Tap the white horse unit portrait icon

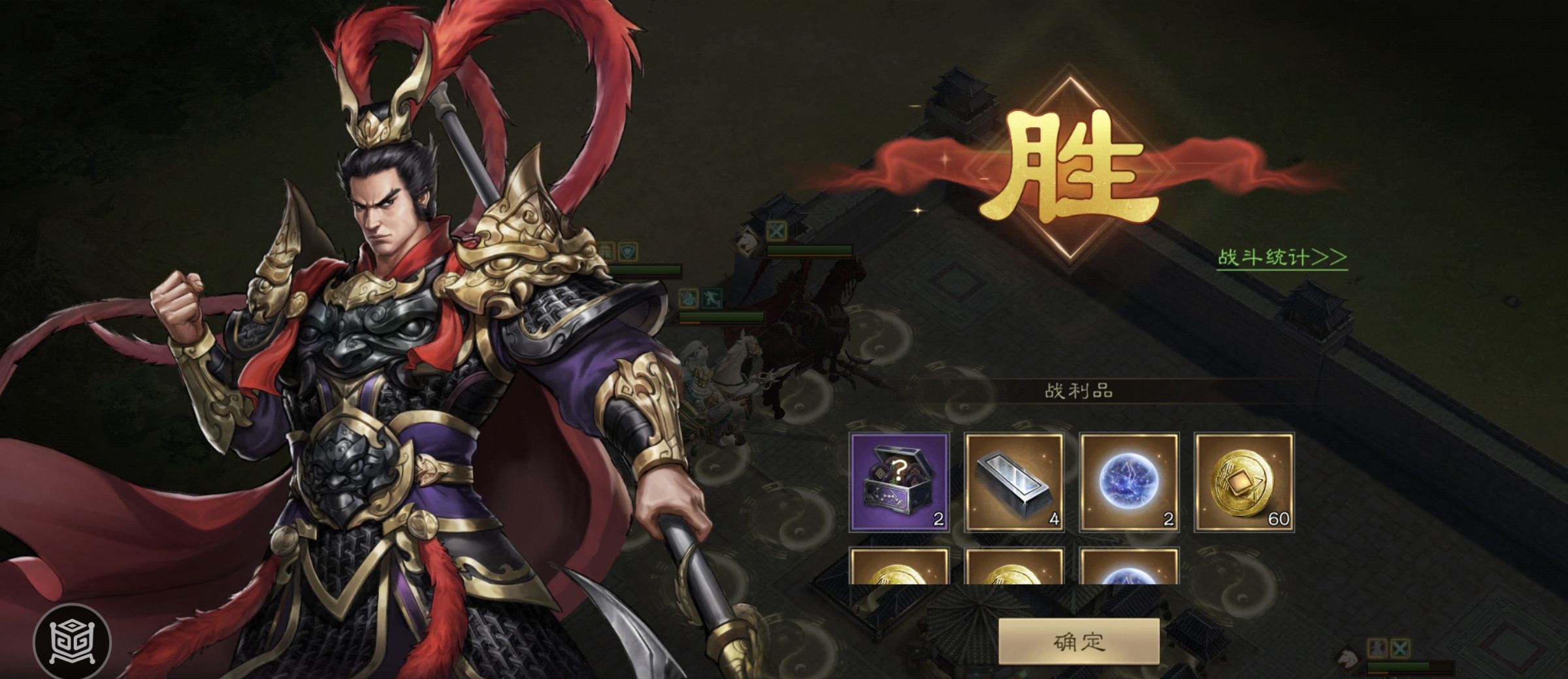tap(746, 242)
